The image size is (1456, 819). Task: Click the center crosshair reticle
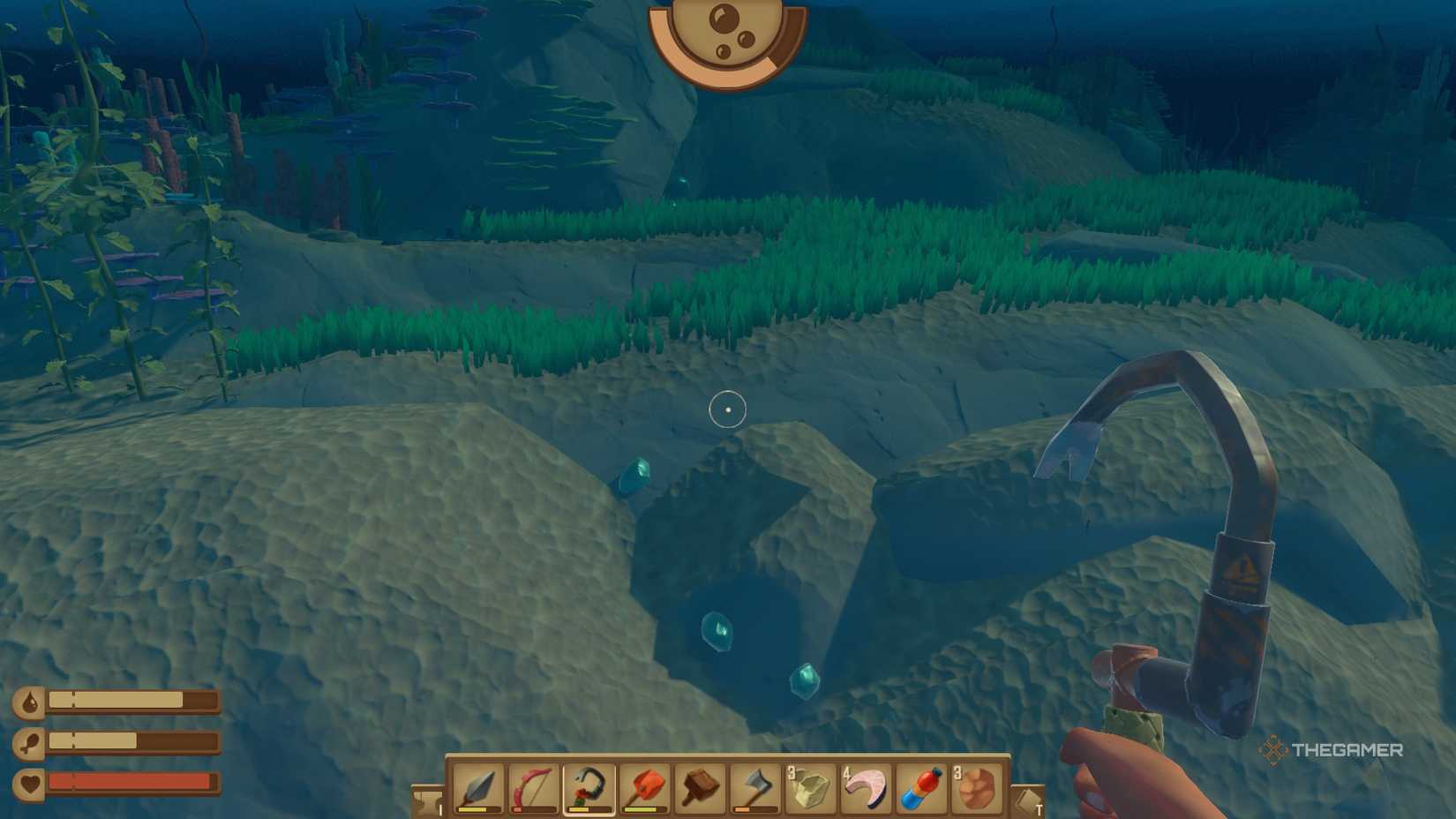728,409
